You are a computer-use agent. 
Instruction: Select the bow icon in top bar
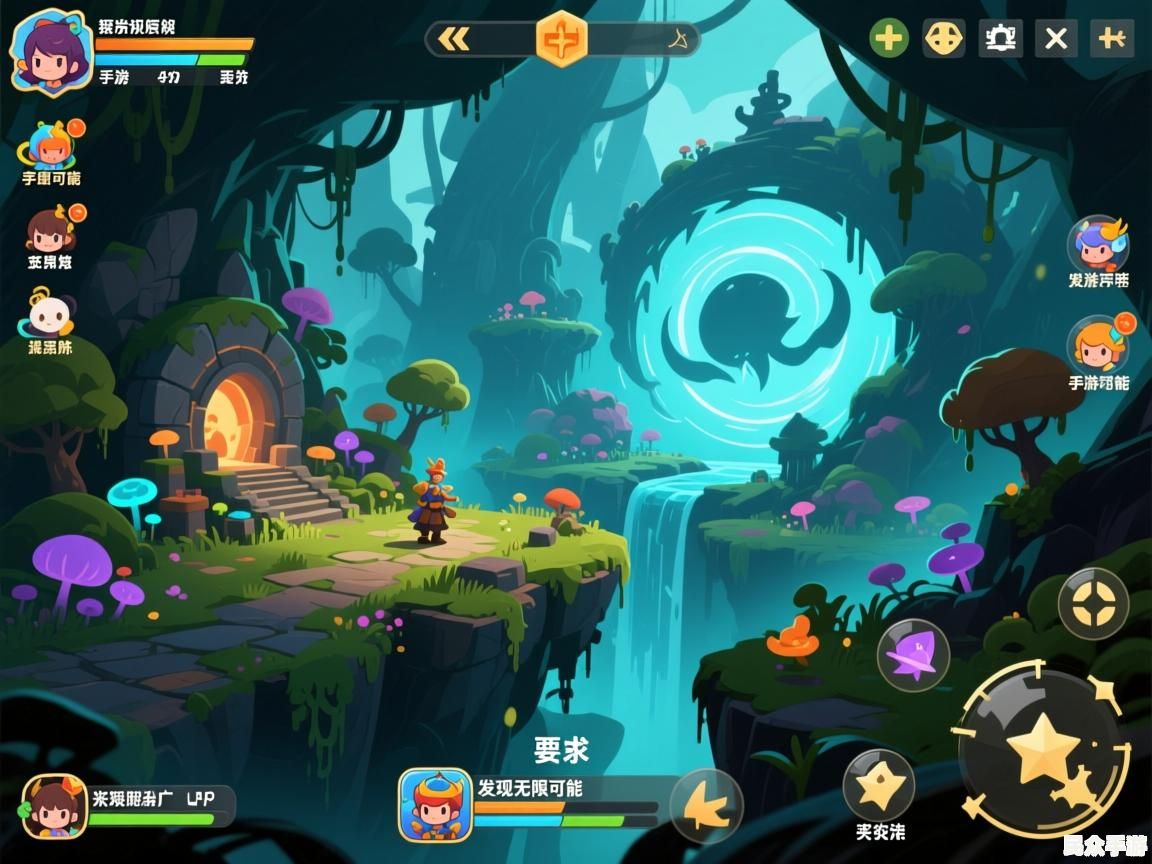pos(680,39)
